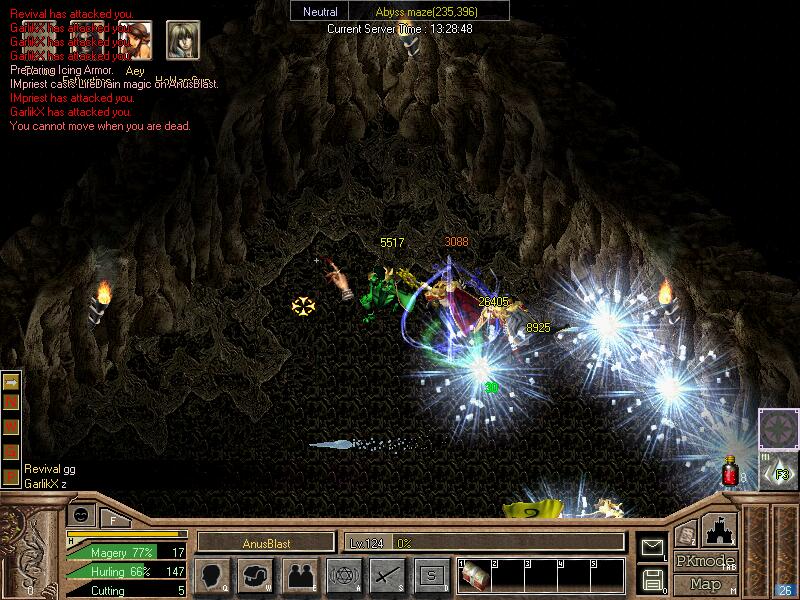Select the compass-star skill slot
This screenshot has height=600, width=800.
tap(778, 428)
